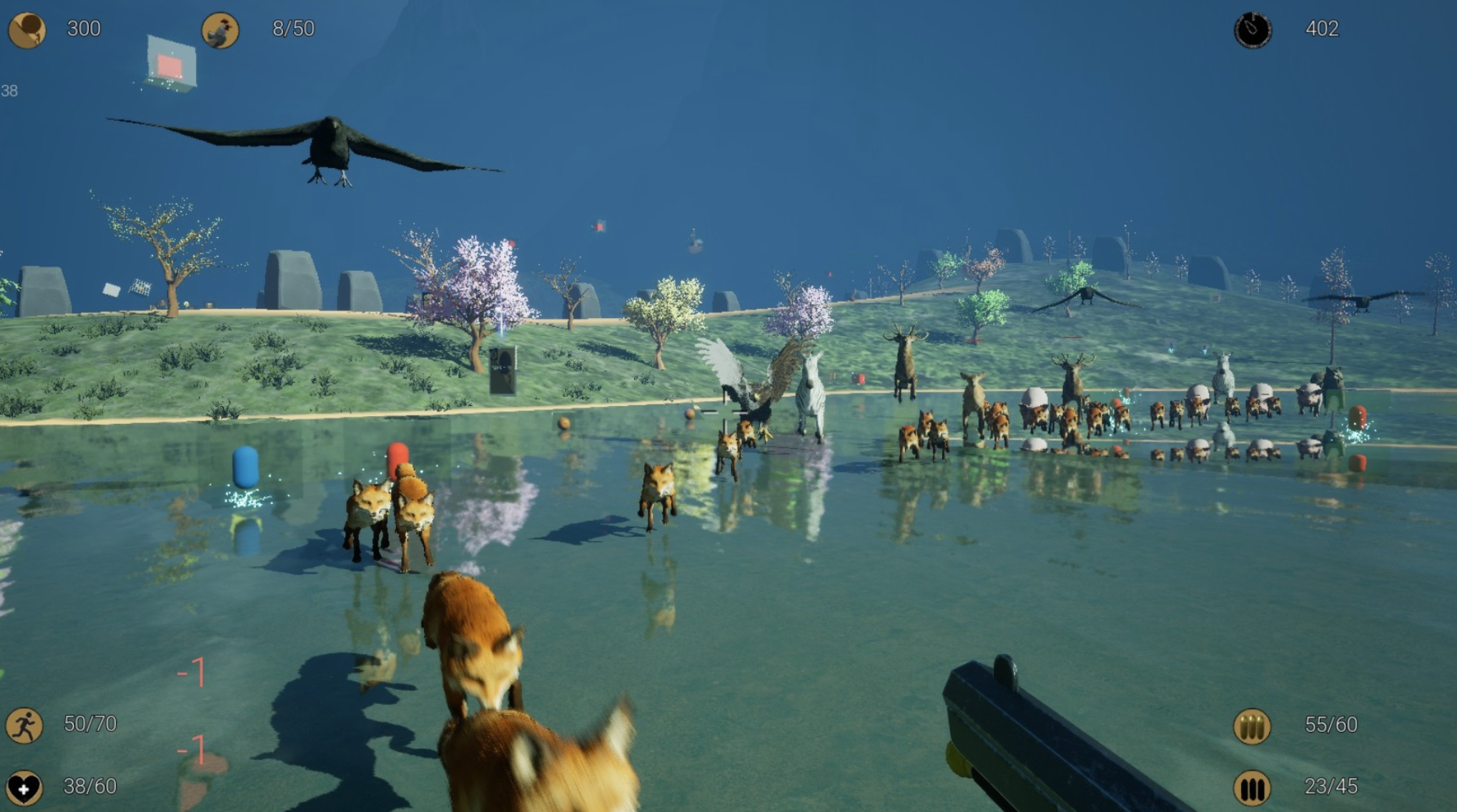
Task: Click the acorn currency icon
Action: (x=27, y=30)
